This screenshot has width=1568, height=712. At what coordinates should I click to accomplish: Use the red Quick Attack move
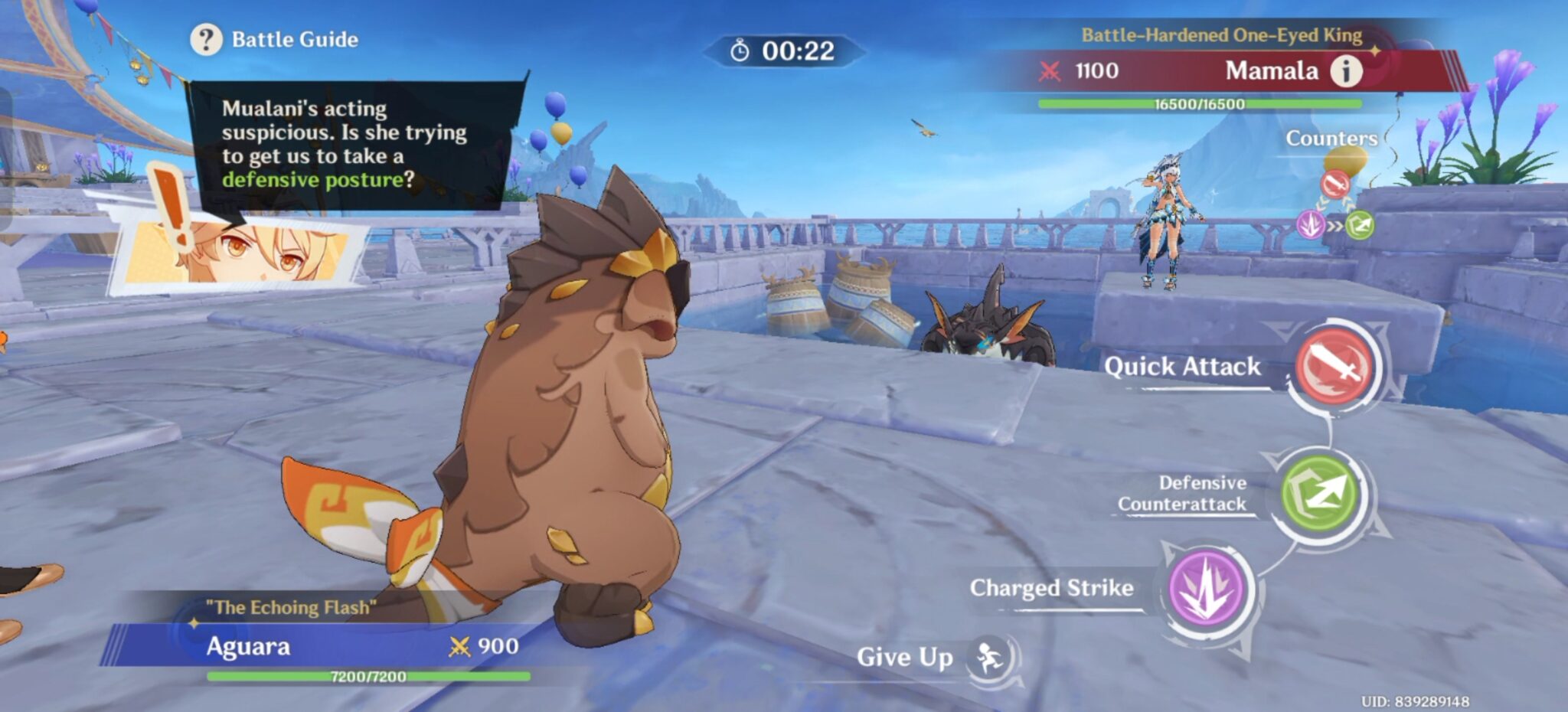(1336, 366)
